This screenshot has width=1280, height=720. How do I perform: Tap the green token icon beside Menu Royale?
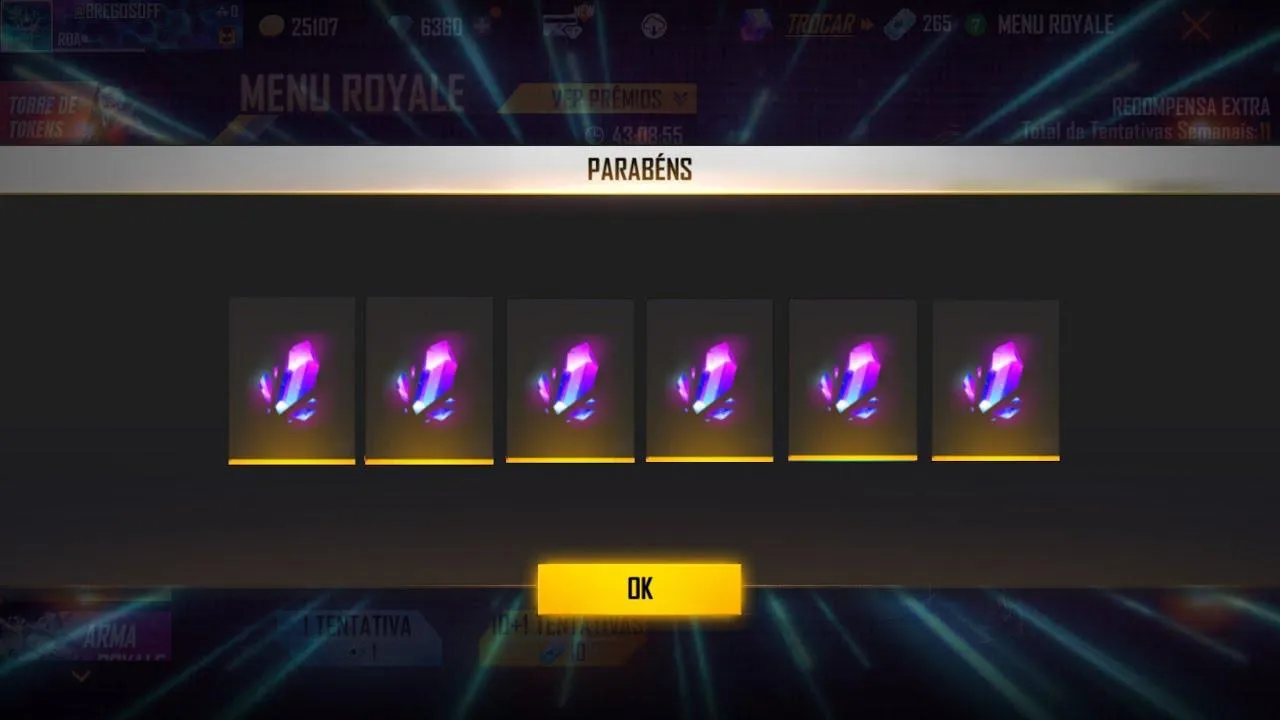tap(977, 25)
